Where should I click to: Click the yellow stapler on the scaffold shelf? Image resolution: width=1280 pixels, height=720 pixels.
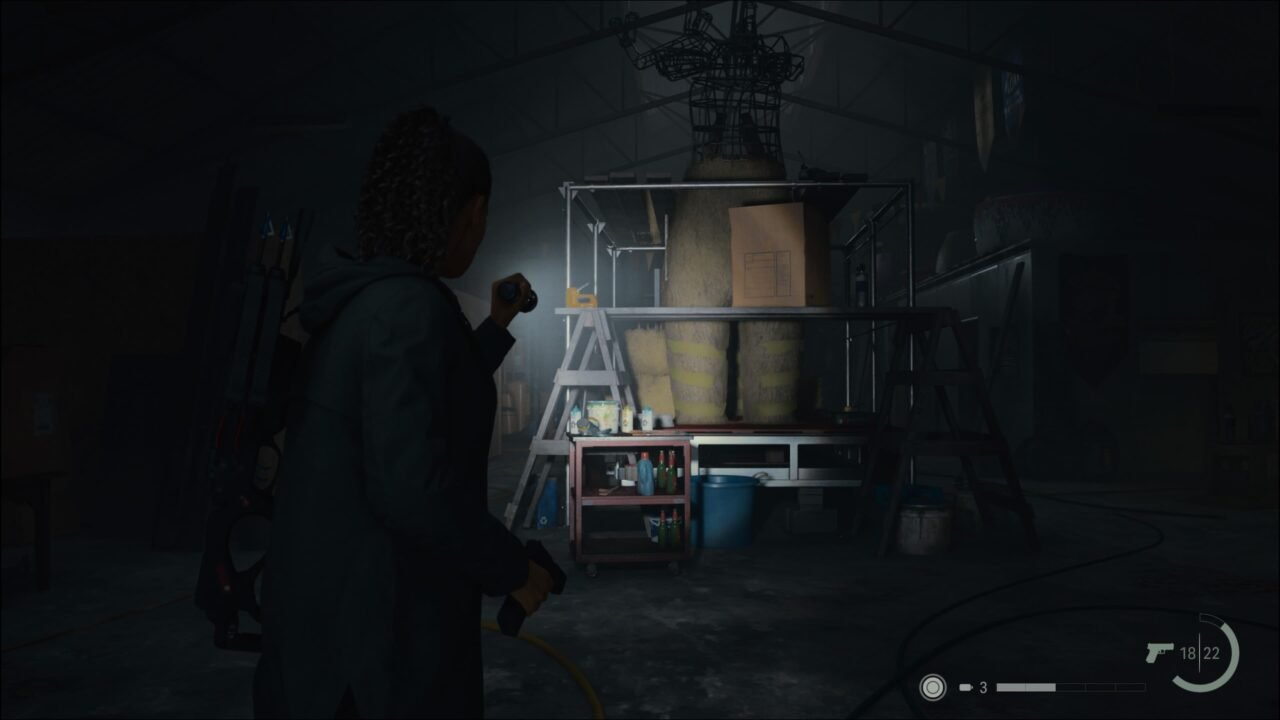click(580, 297)
